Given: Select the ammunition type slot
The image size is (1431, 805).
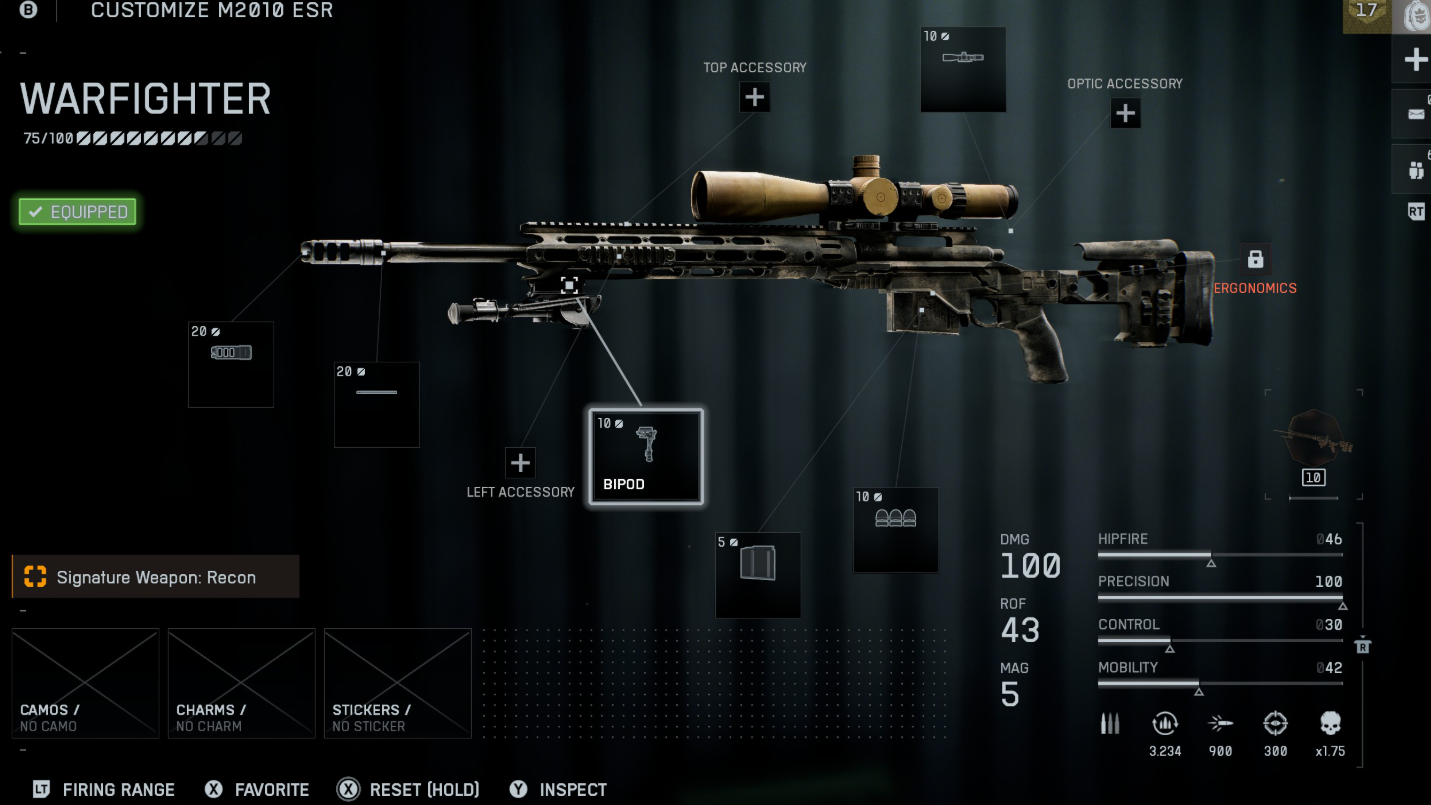Looking at the screenshot, I should (x=896, y=530).
